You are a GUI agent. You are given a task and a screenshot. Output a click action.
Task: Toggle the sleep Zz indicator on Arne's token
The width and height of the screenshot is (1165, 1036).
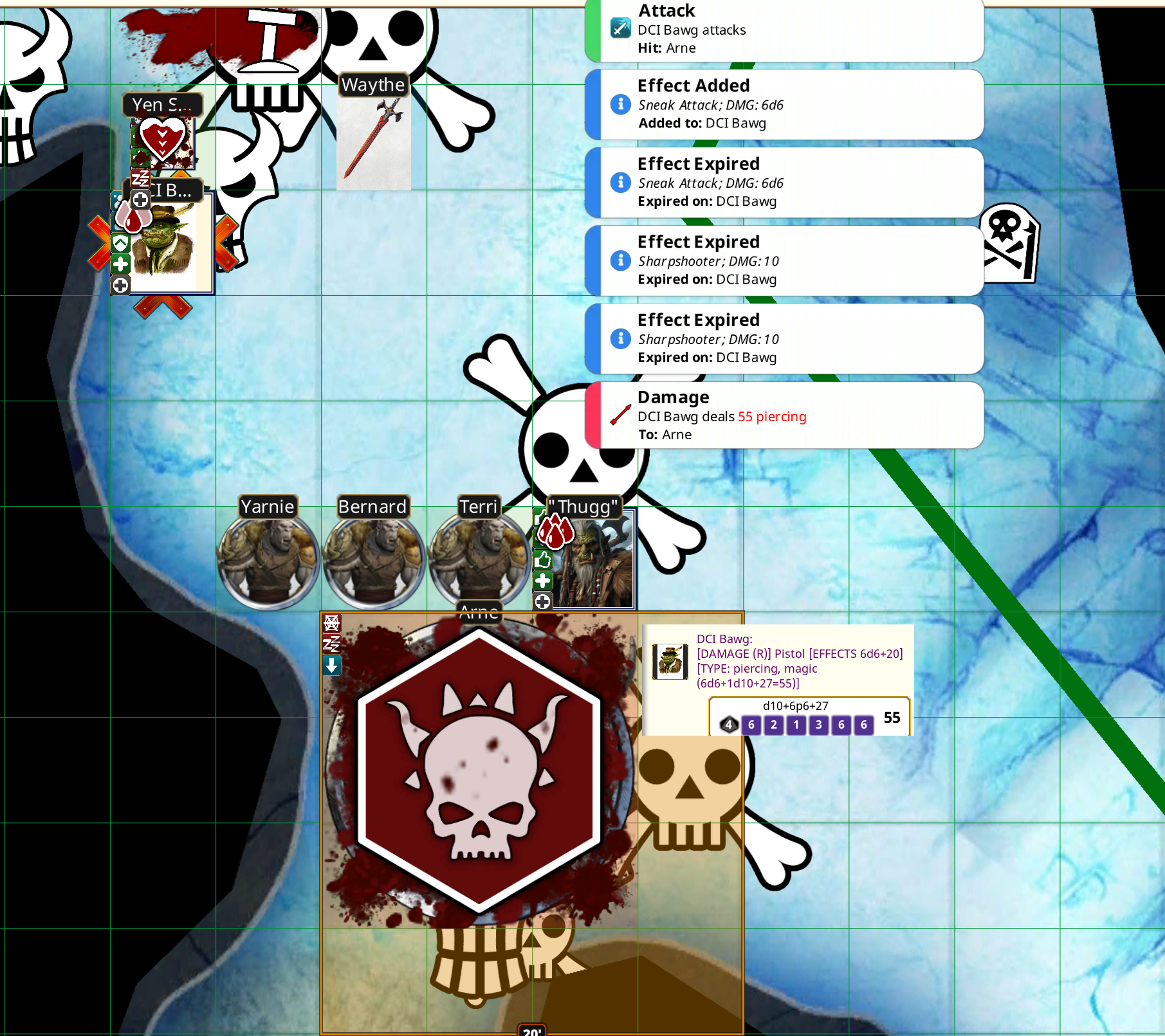click(x=331, y=644)
